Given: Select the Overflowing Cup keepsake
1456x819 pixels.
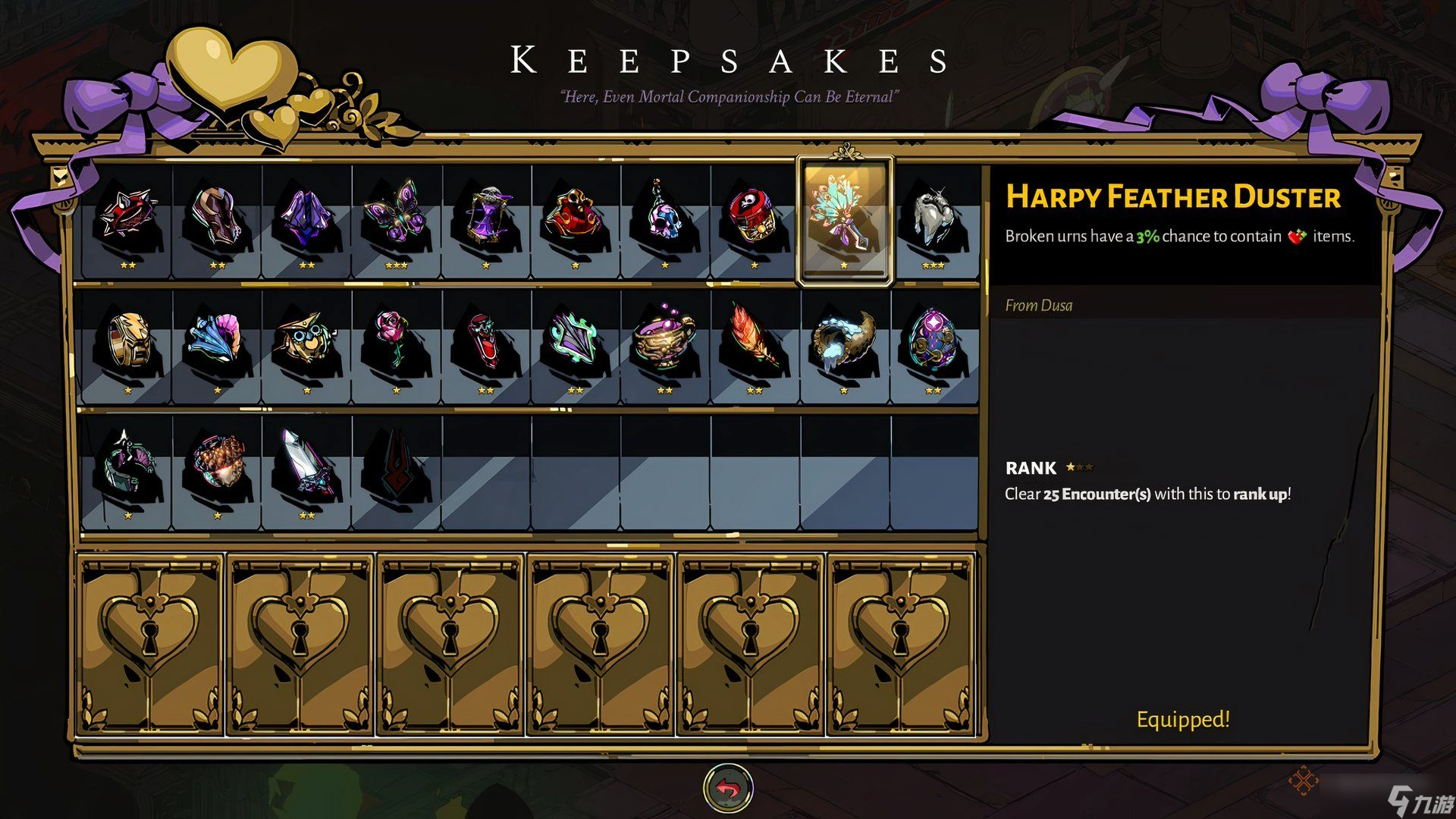Looking at the screenshot, I should [664, 343].
